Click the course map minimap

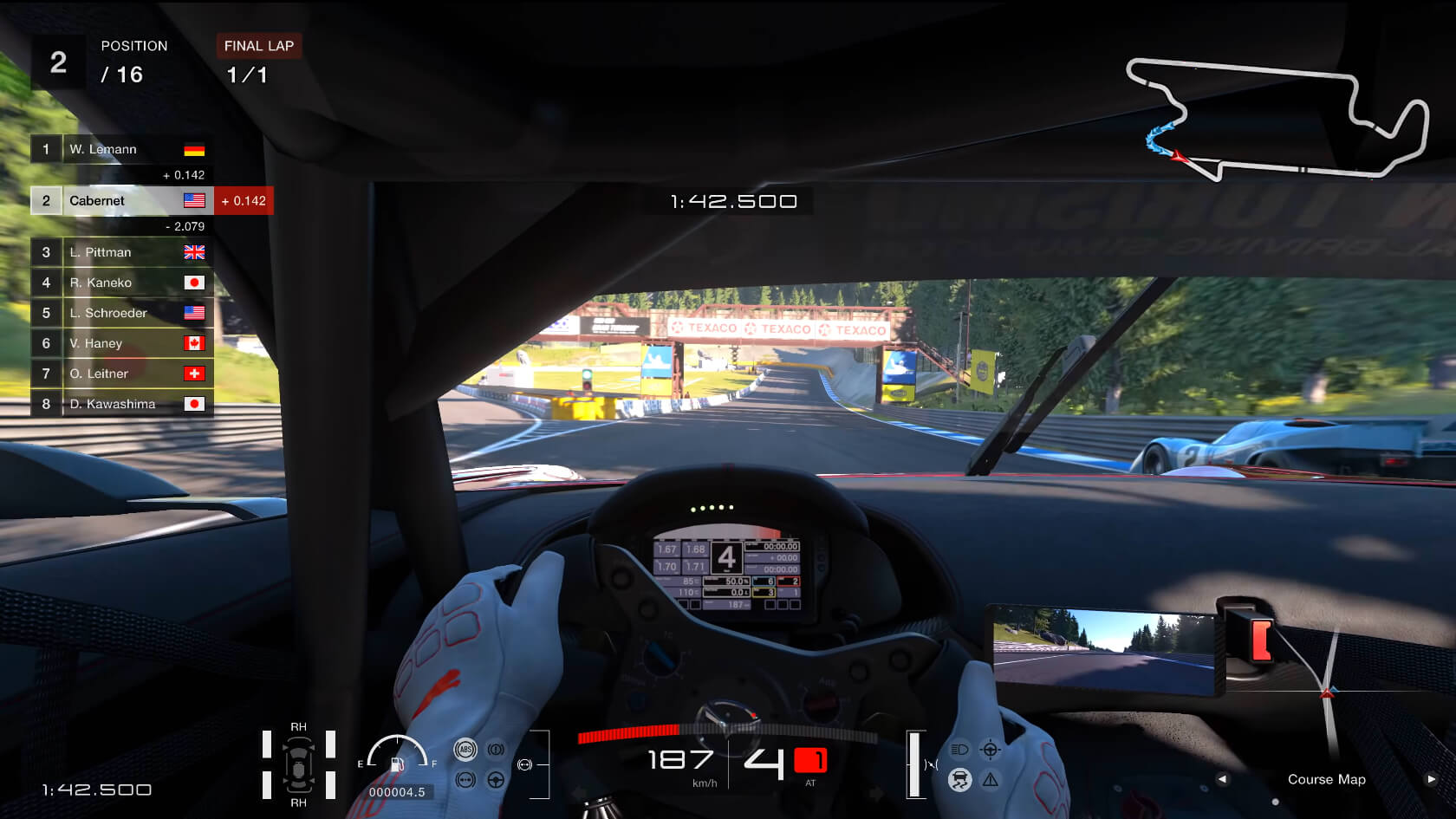pyautogui.click(x=1277, y=119)
